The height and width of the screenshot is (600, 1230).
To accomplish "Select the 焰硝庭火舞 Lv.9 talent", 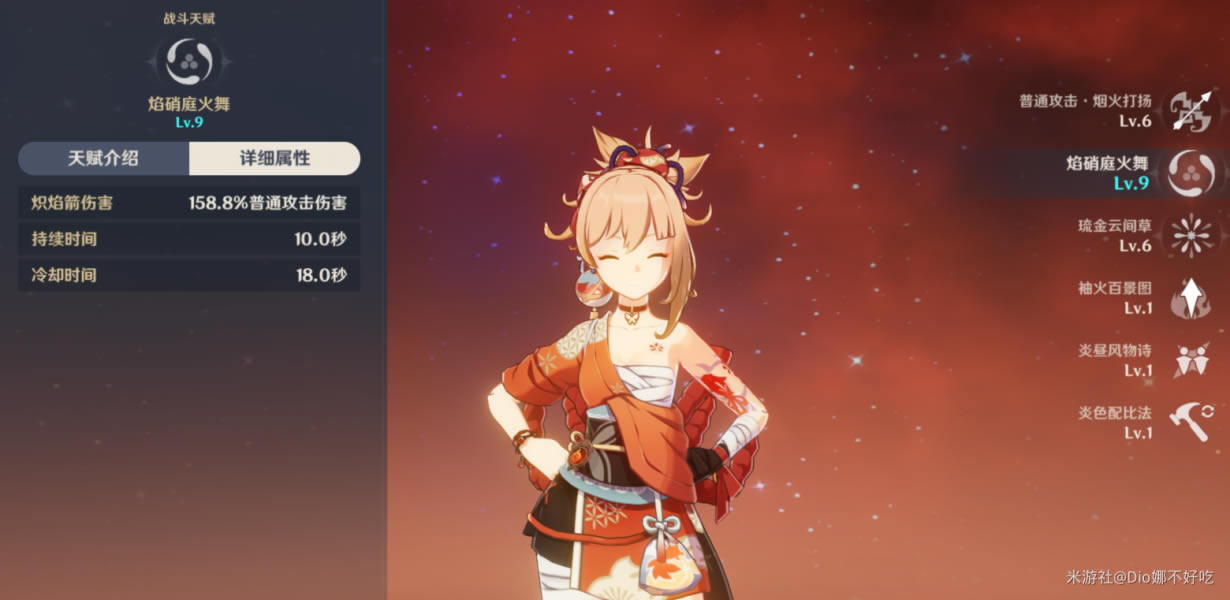I will (x=1190, y=173).
